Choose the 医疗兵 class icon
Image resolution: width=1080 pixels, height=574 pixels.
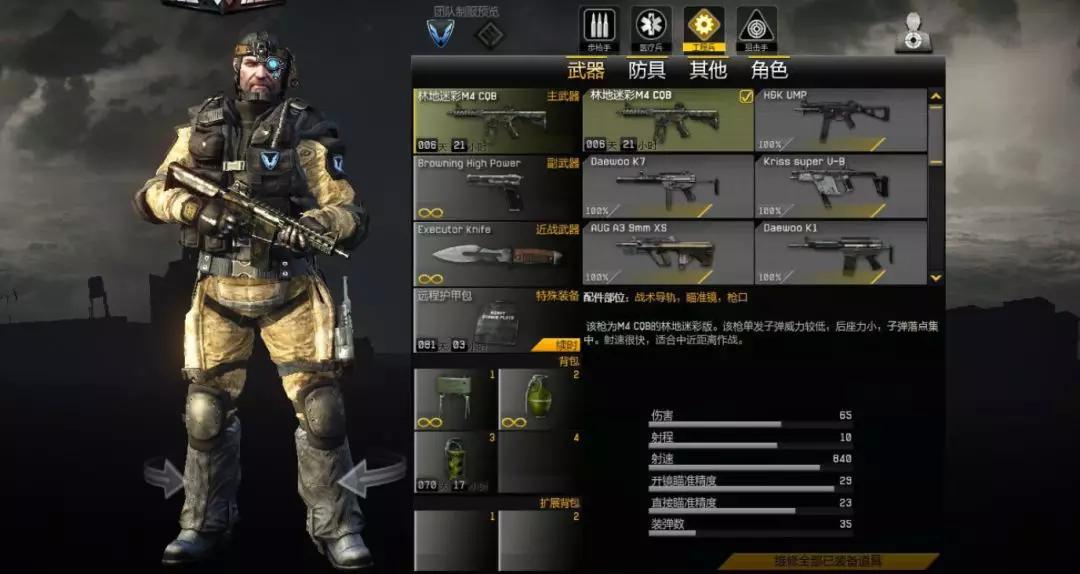(652, 27)
